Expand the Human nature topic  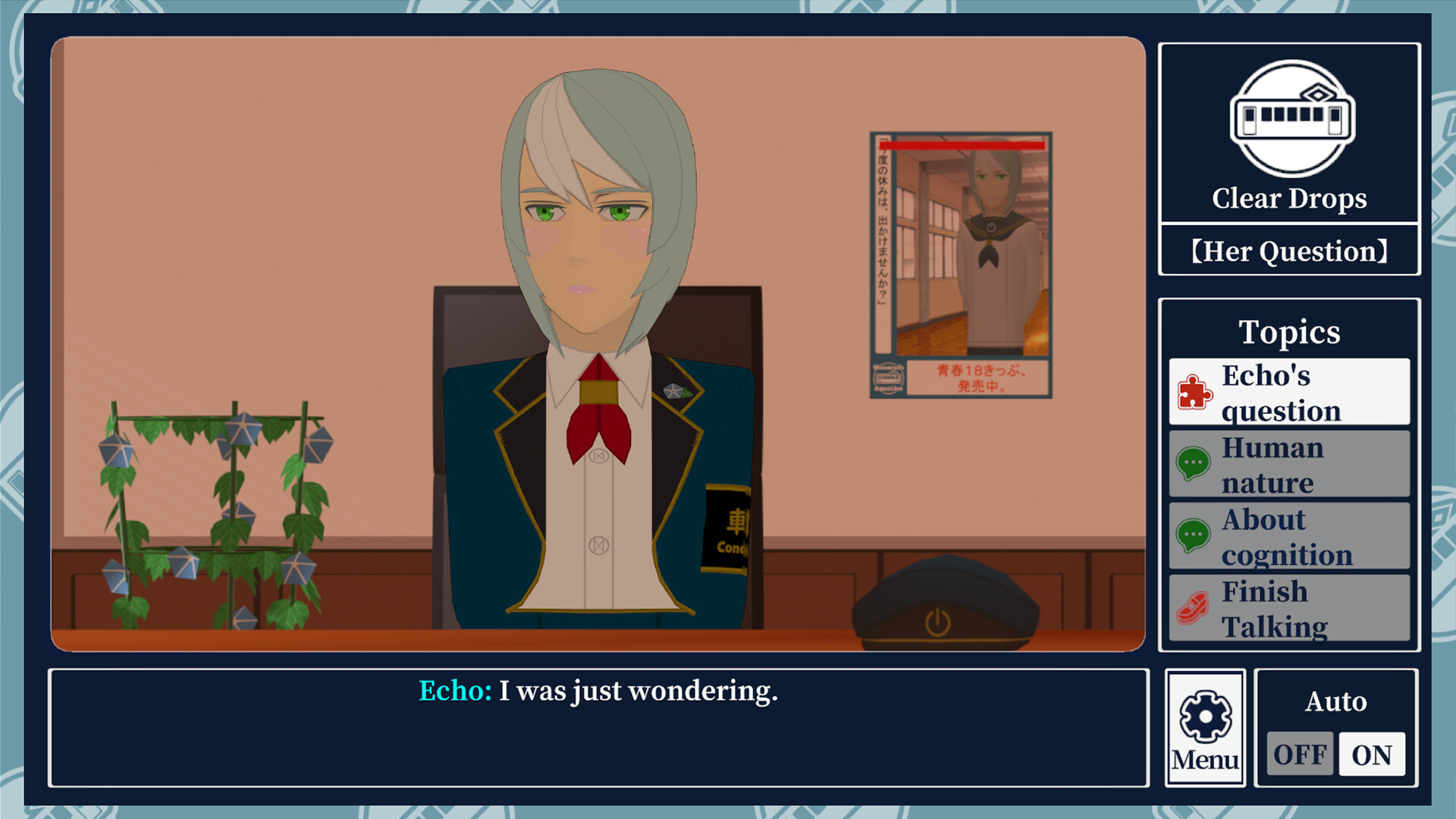(x=1289, y=465)
